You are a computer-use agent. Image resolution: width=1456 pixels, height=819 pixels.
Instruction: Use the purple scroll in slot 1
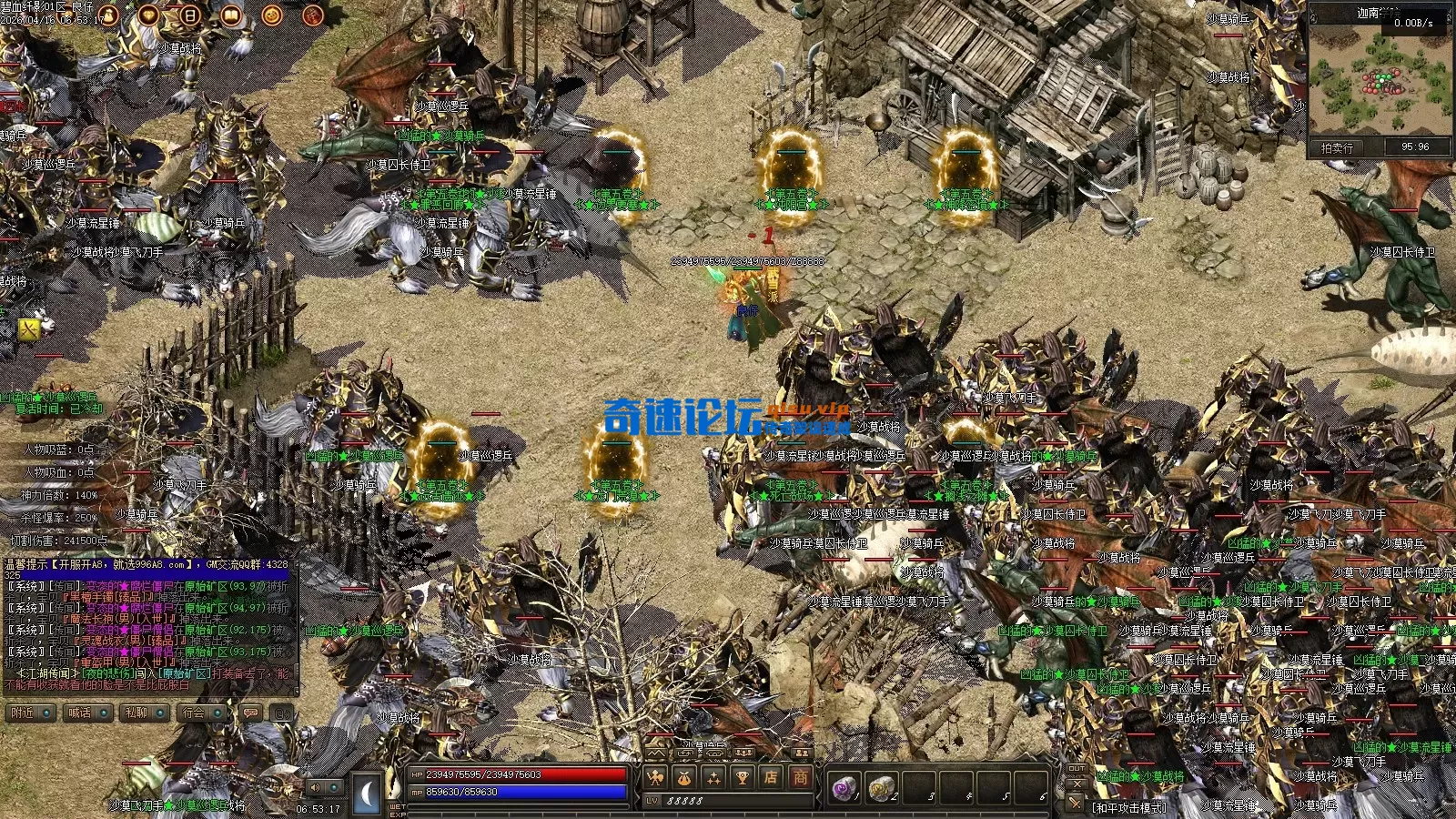coord(845,788)
